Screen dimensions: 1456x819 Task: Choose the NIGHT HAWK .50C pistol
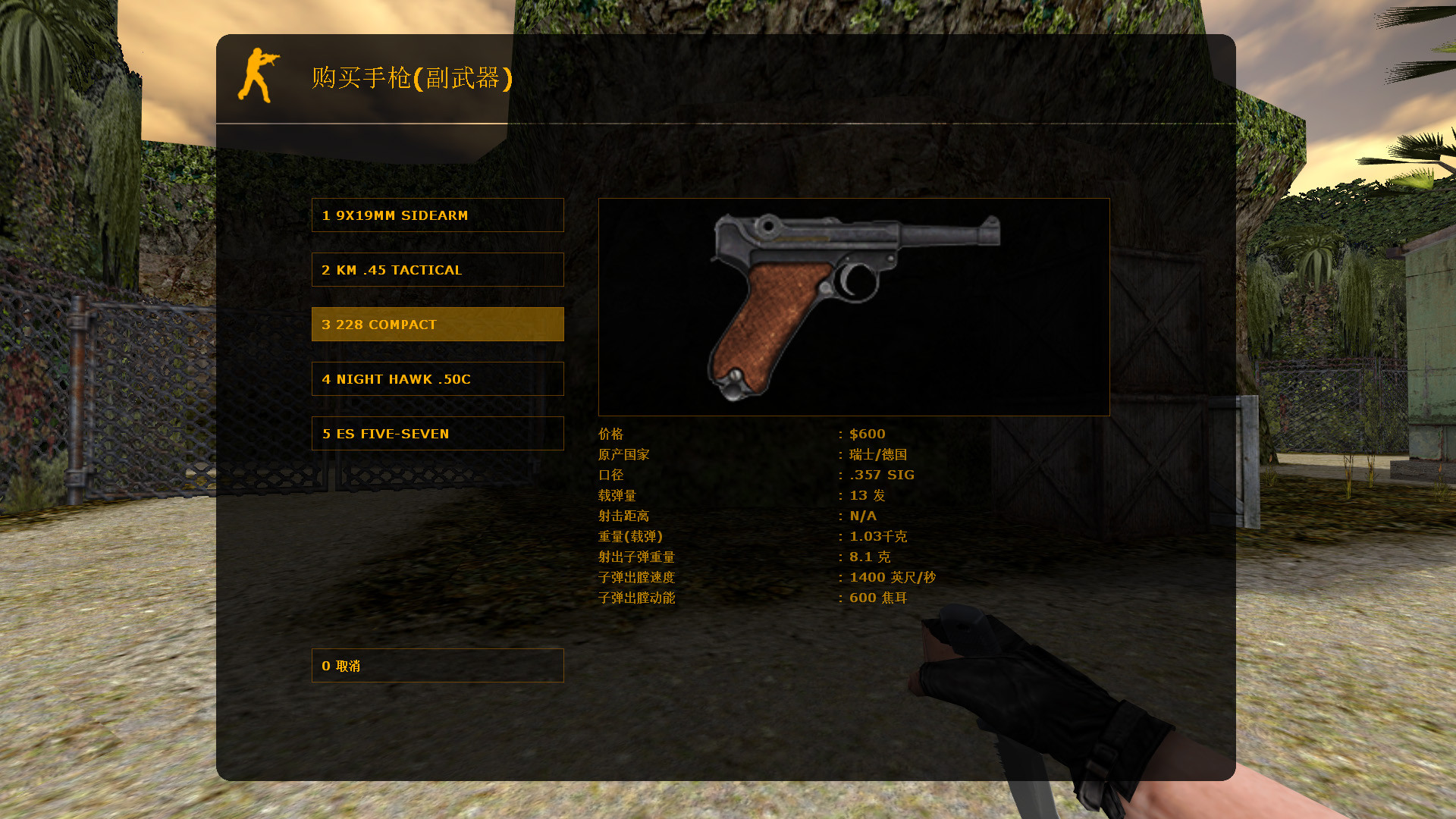tap(438, 378)
